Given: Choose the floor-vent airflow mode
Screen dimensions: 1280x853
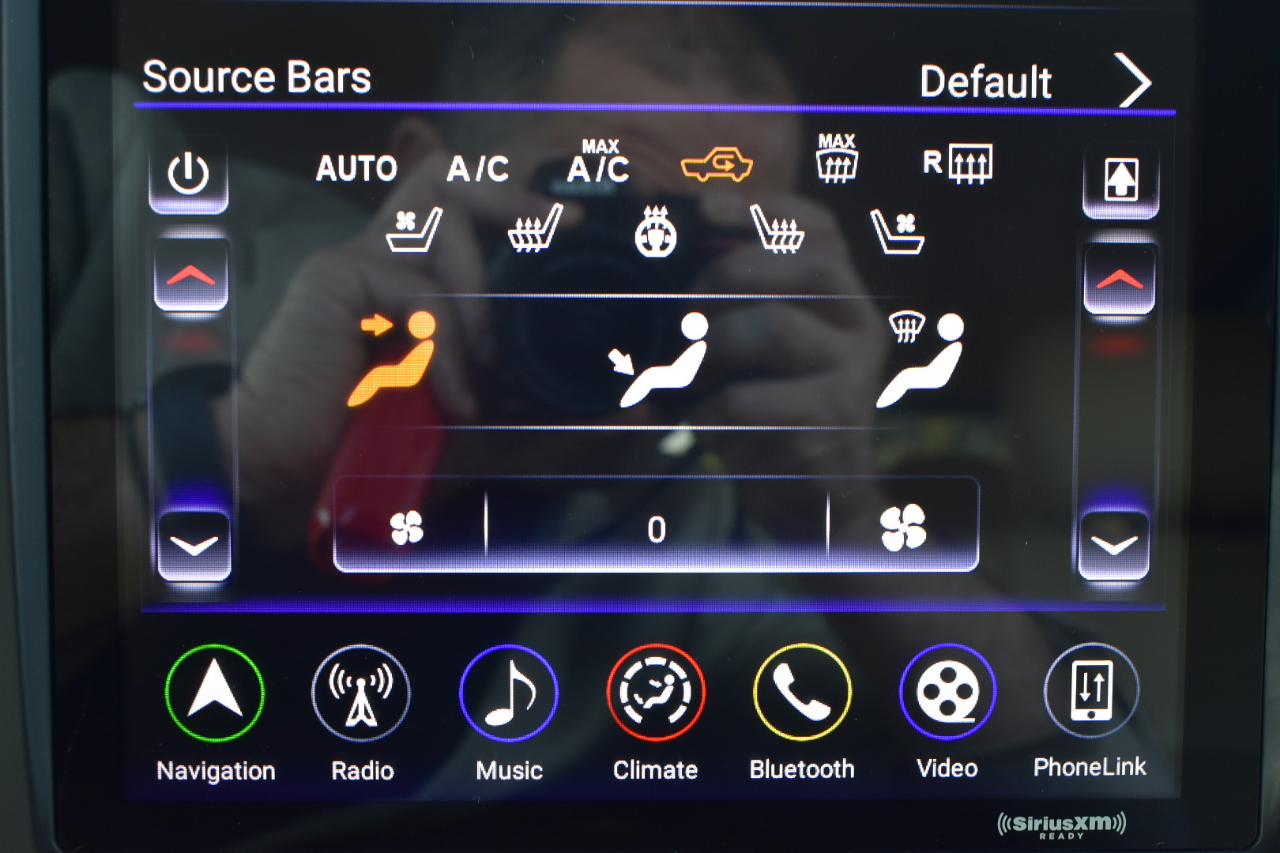Looking at the screenshot, I should [662, 359].
